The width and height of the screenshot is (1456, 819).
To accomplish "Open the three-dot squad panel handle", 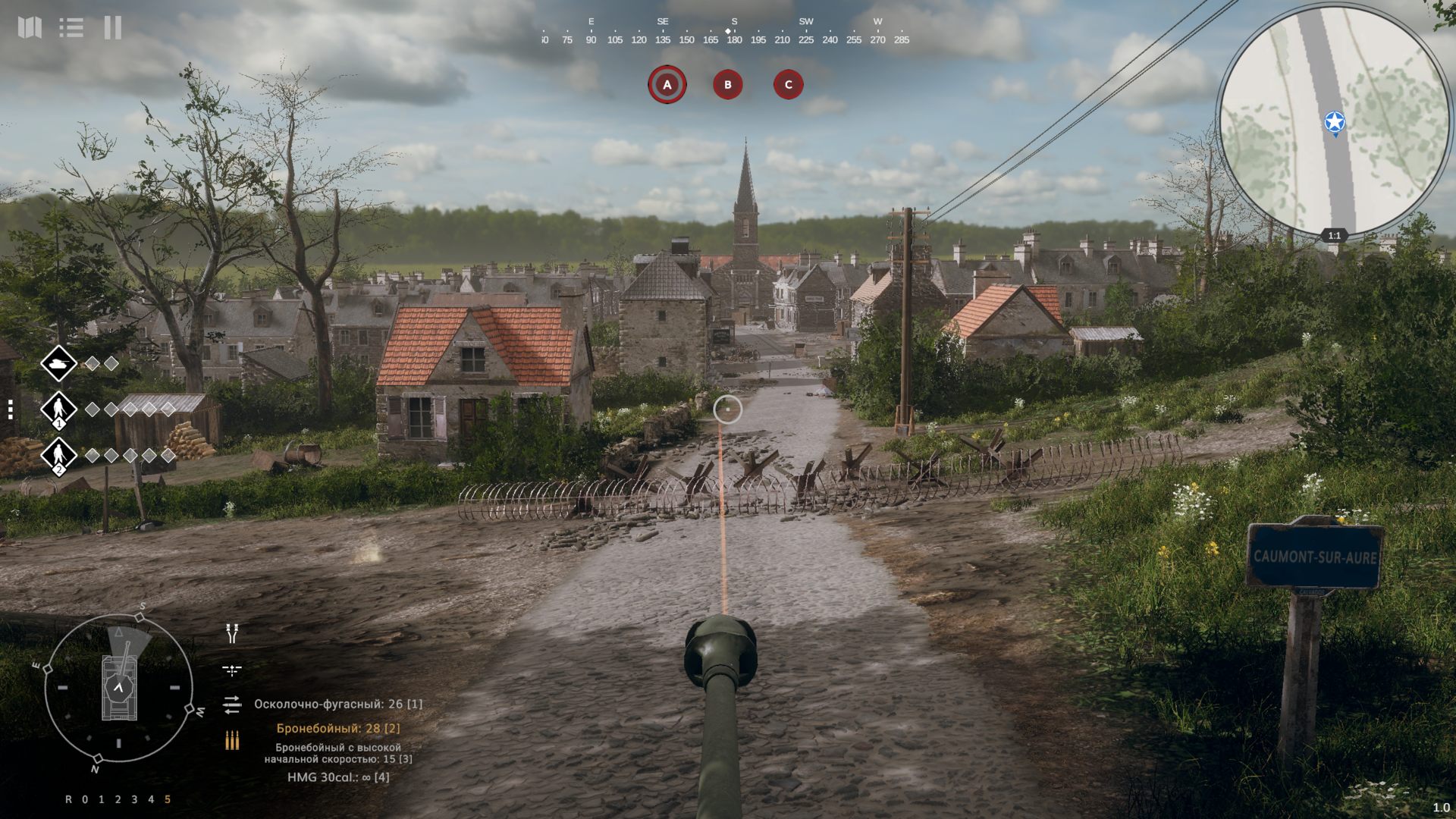I will tap(11, 410).
